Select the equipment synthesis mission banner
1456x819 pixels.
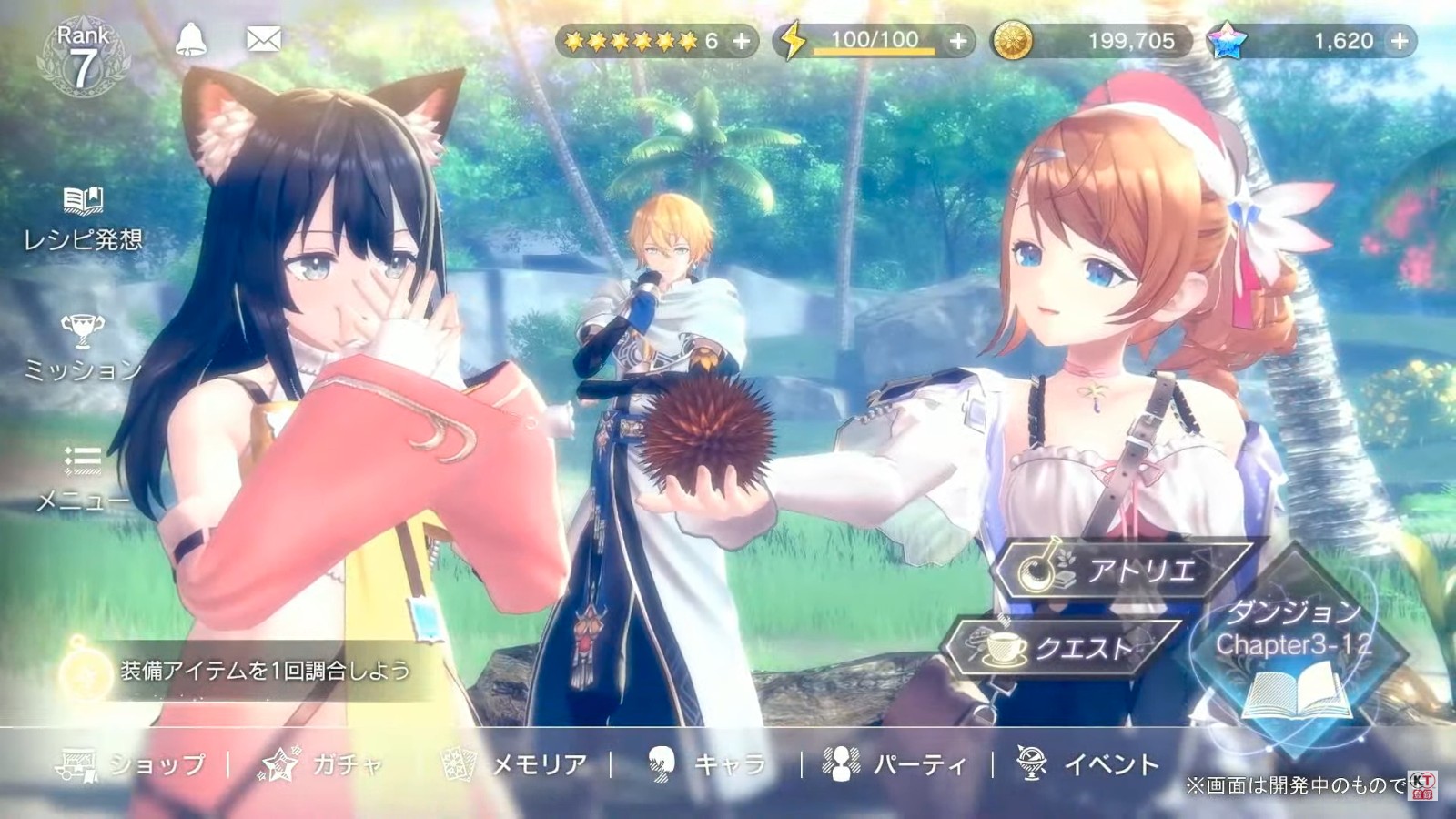pyautogui.click(x=246, y=672)
